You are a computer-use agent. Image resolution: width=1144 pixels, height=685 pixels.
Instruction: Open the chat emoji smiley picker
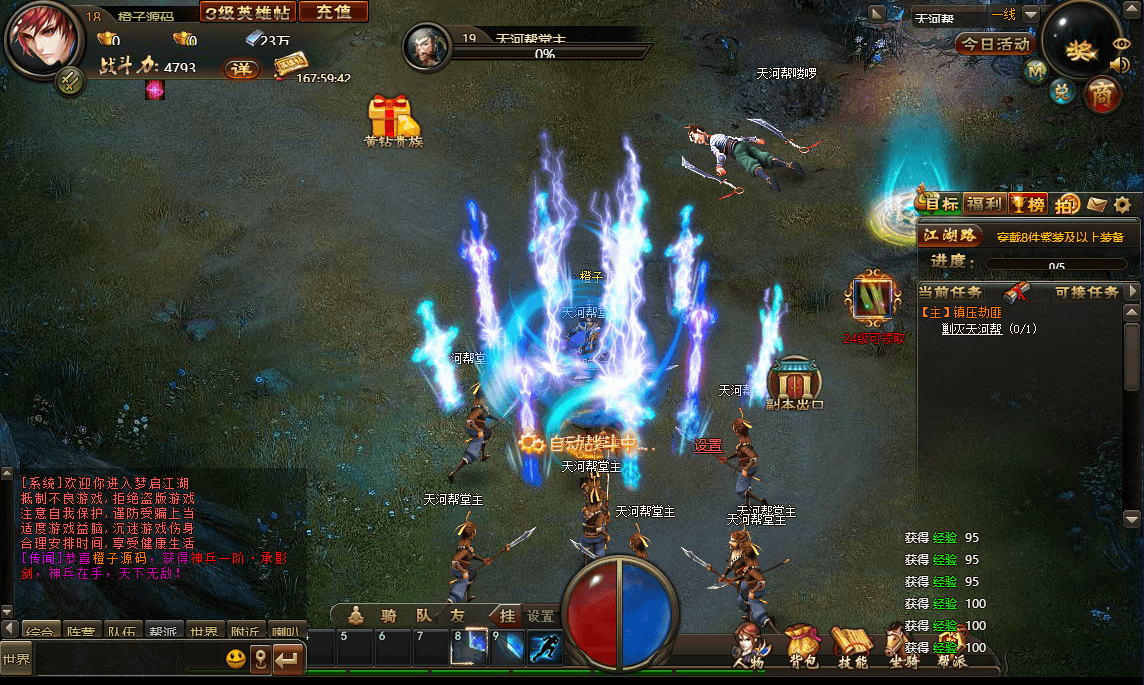tap(236, 659)
